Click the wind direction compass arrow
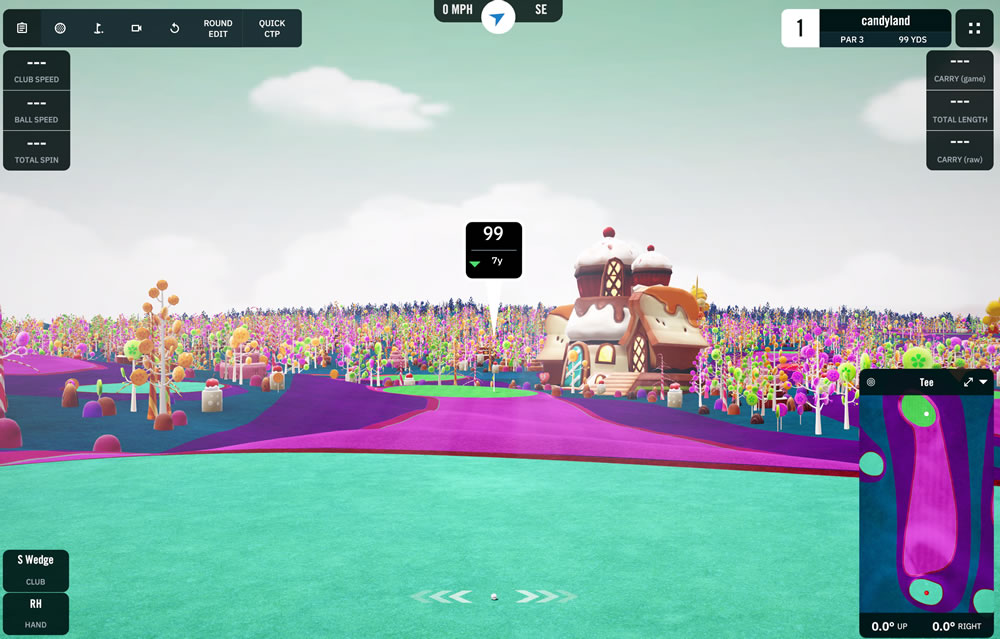 click(497, 17)
